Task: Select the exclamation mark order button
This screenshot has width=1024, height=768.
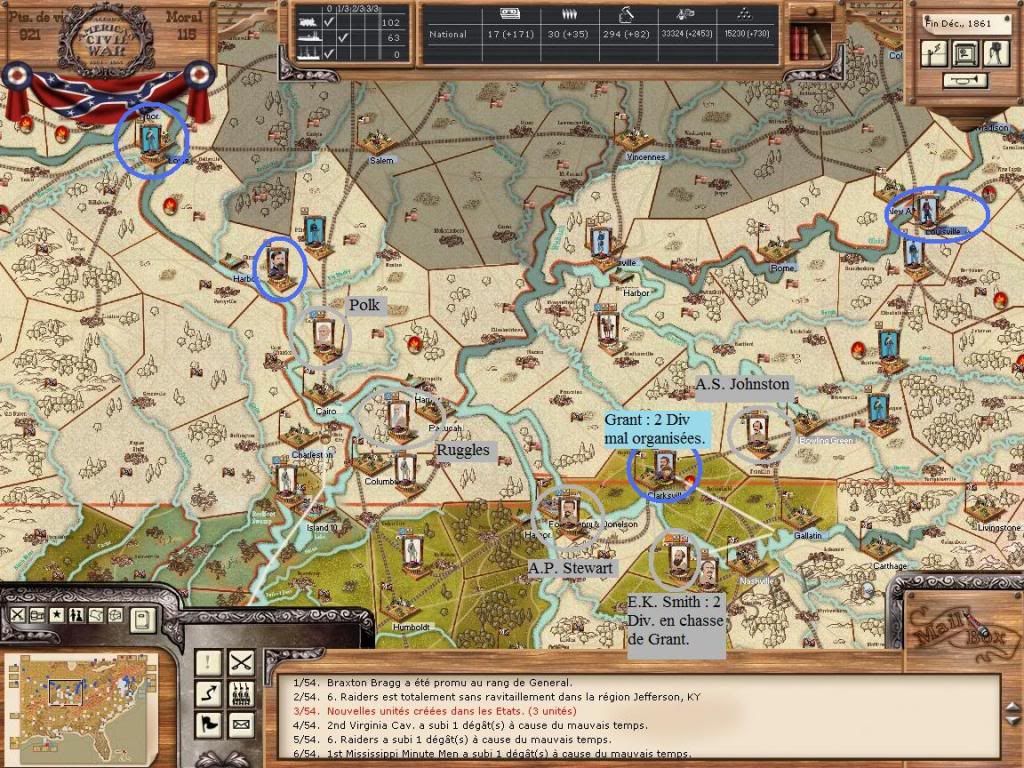Action: tap(209, 661)
